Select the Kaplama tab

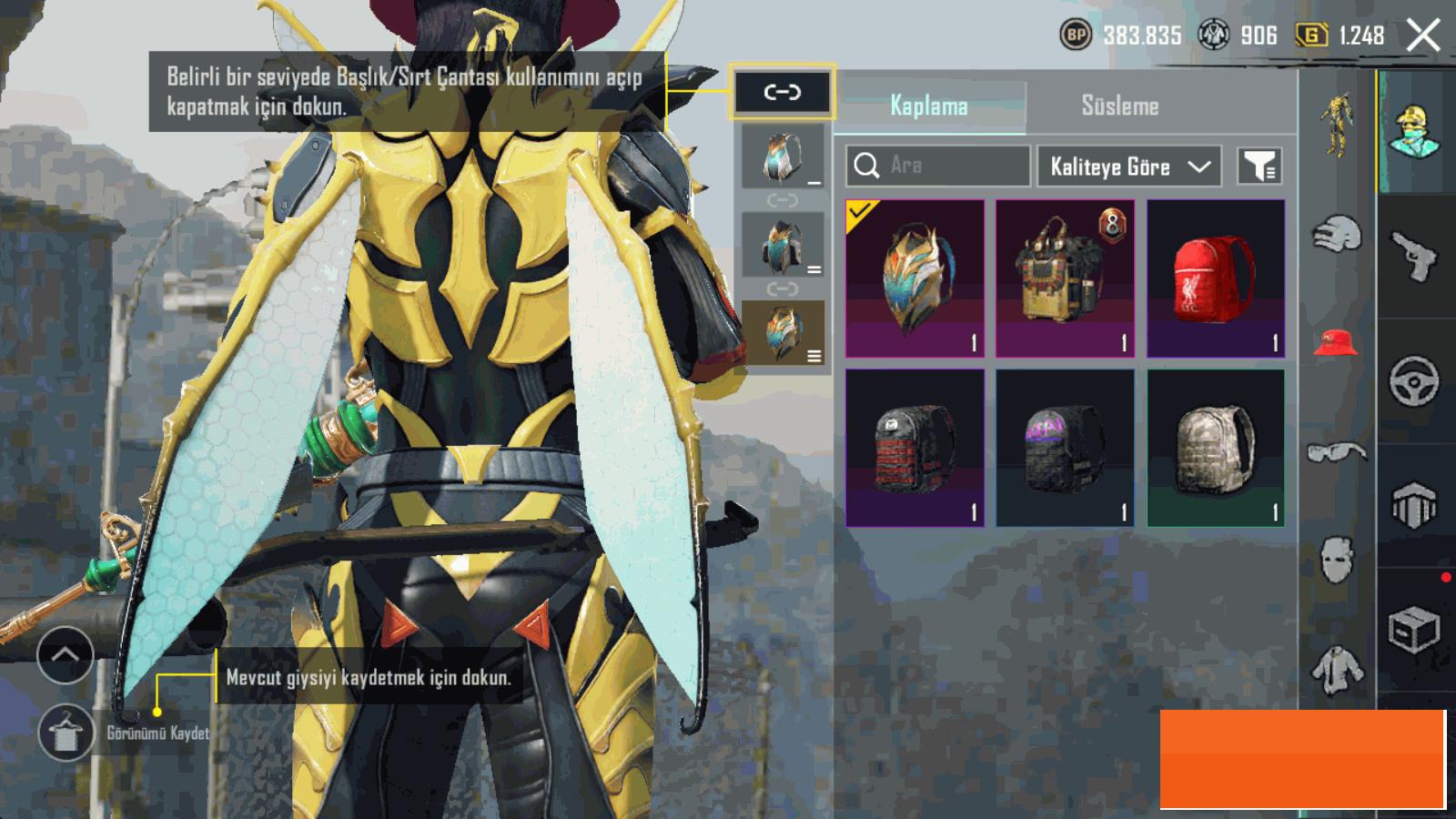(x=928, y=106)
